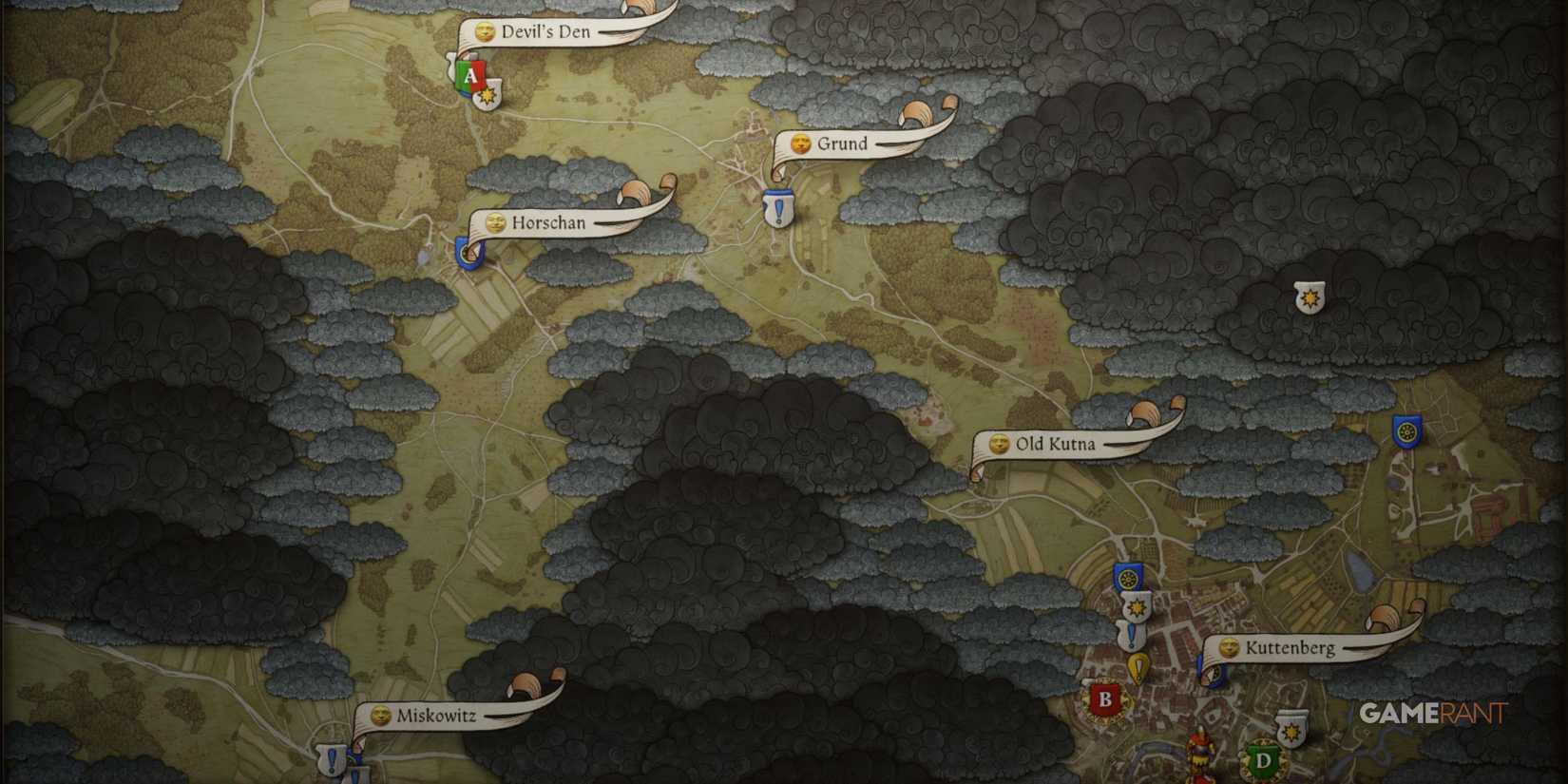The width and height of the screenshot is (1568, 784).
Task: Select the sun marker below the Kuttenberg banner
Action: (1291, 731)
